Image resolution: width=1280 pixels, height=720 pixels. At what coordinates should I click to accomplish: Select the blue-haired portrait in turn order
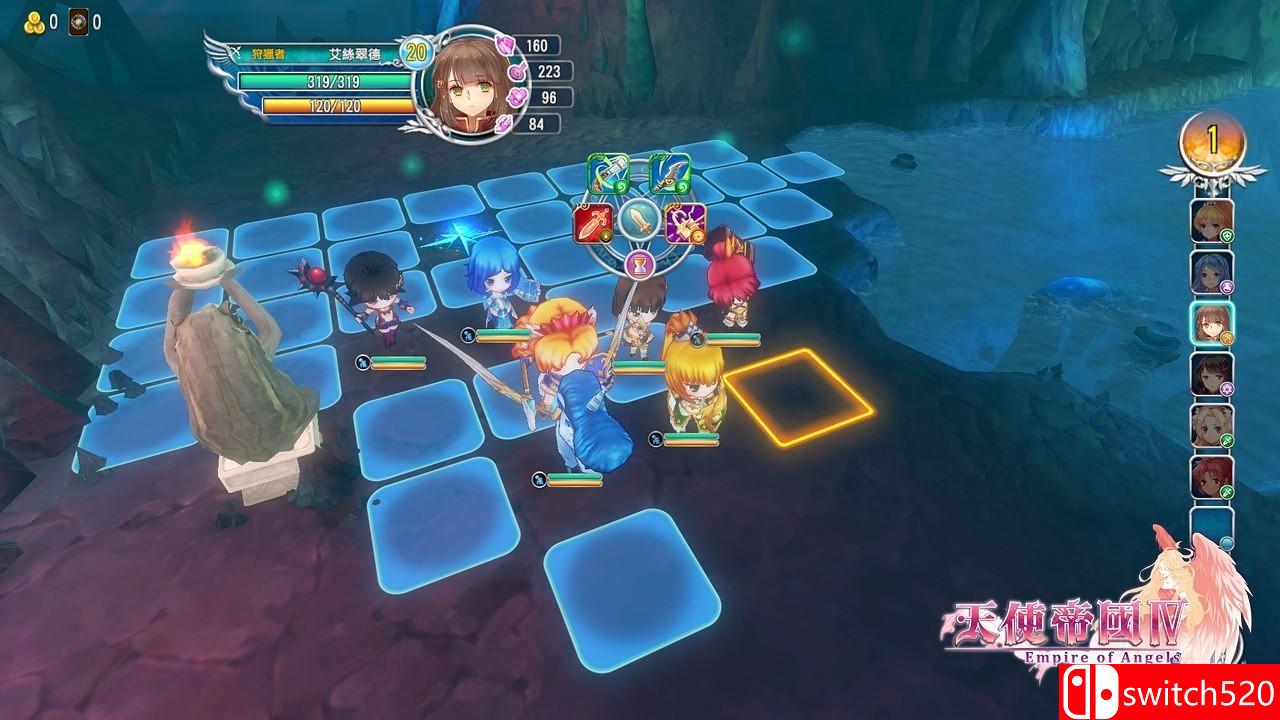pyautogui.click(x=1211, y=271)
